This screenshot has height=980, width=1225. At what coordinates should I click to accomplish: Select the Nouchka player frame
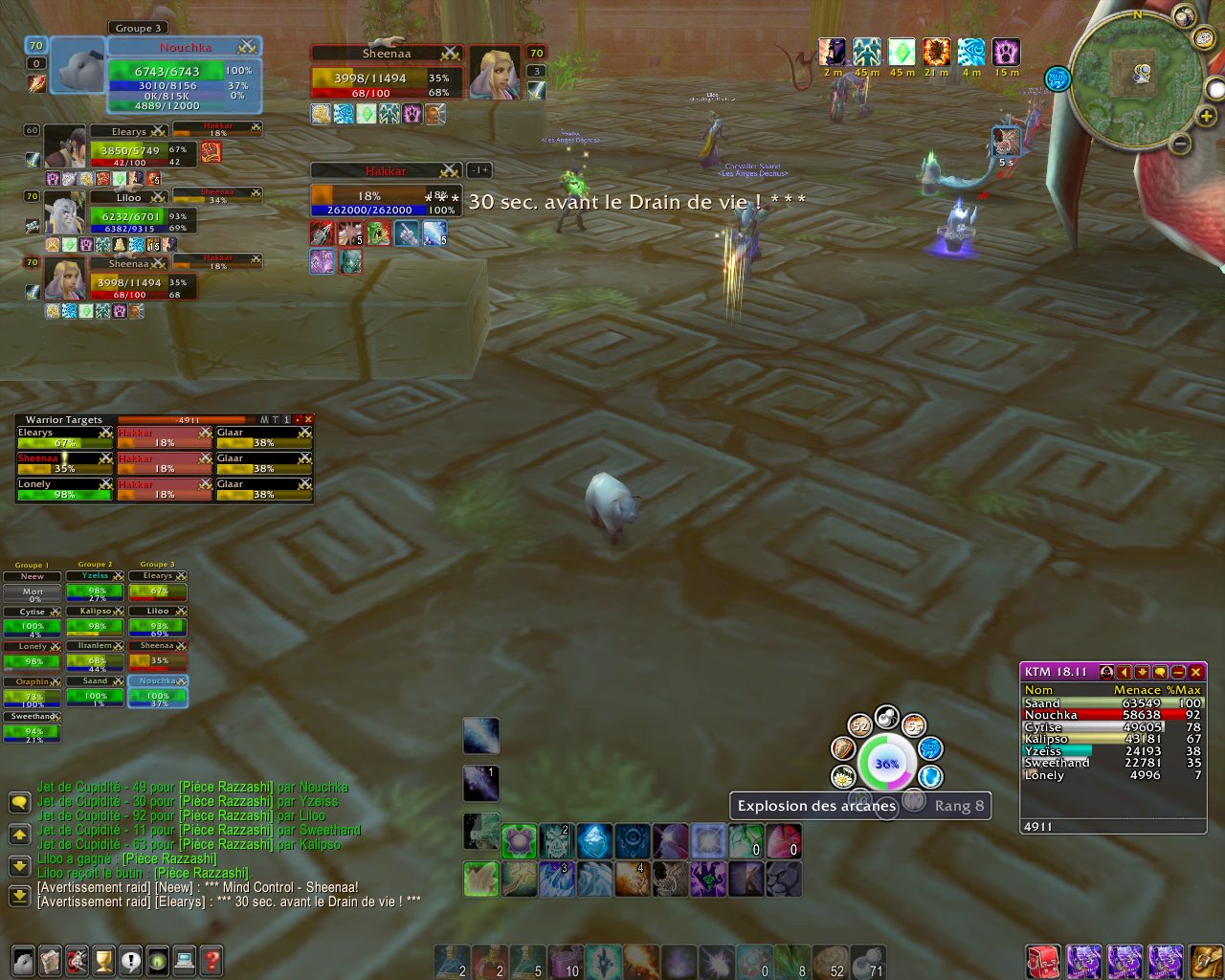point(182,78)
